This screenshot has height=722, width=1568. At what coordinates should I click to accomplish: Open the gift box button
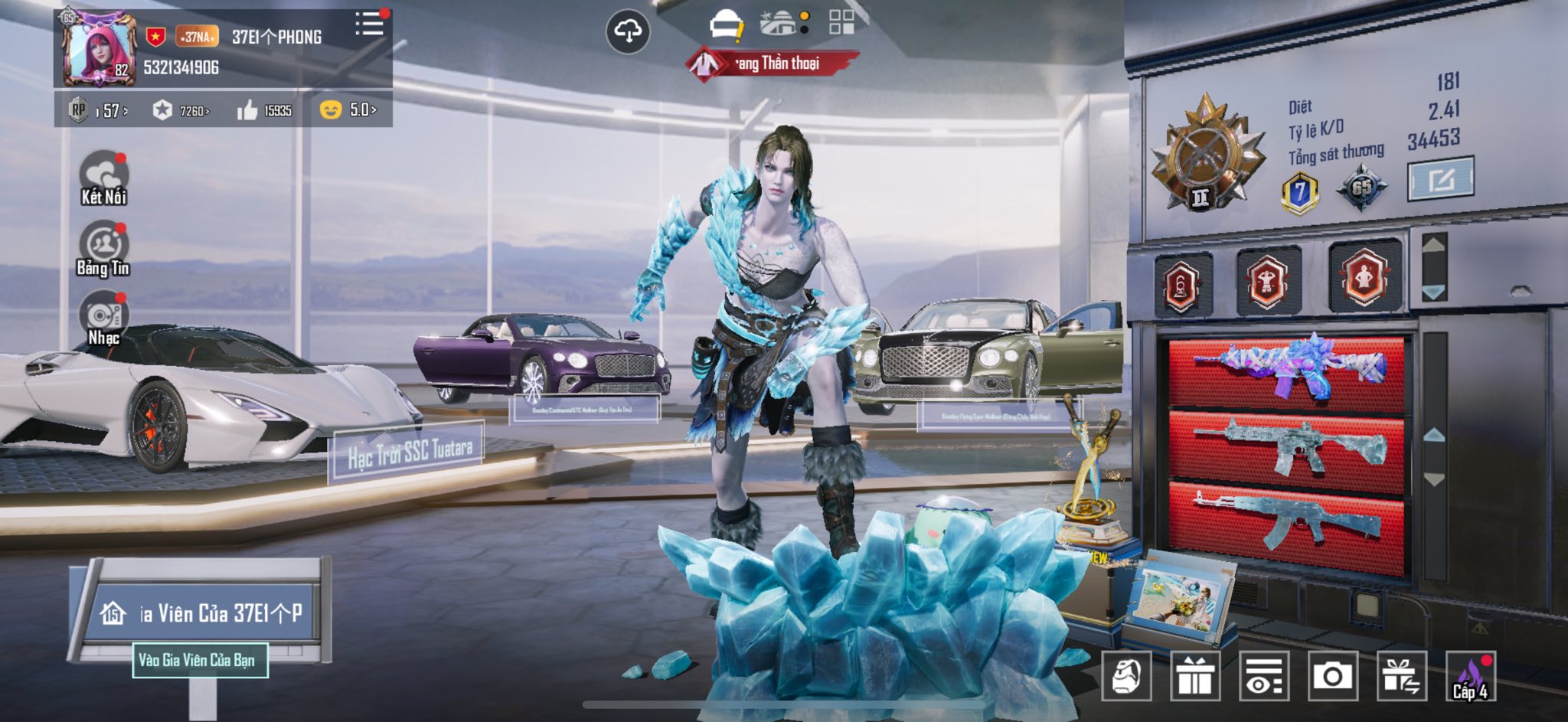pyautogui.click(x=1195, y=676)
